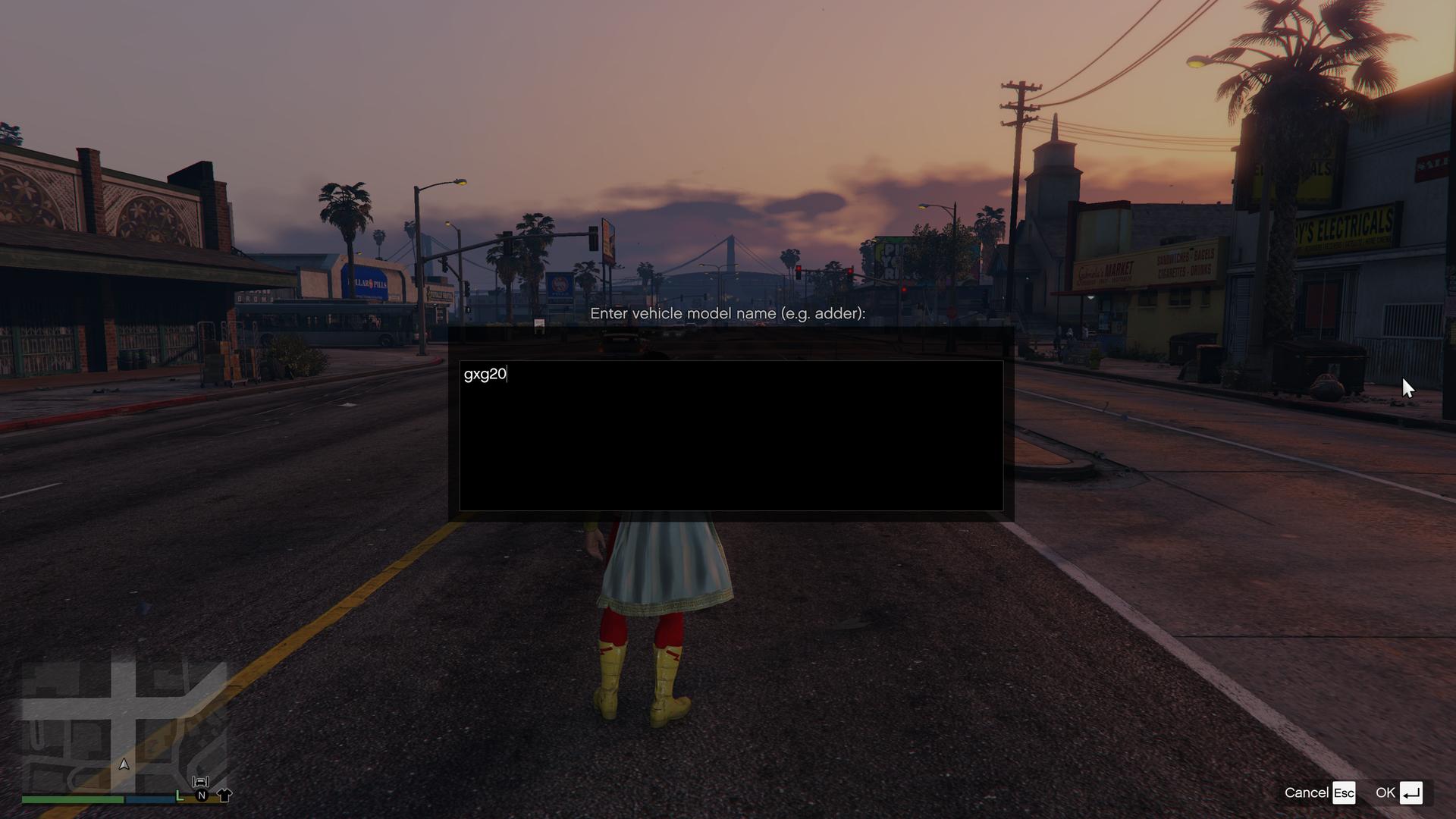Confirm the entry with the OK button

click(x=1398, y=792)
